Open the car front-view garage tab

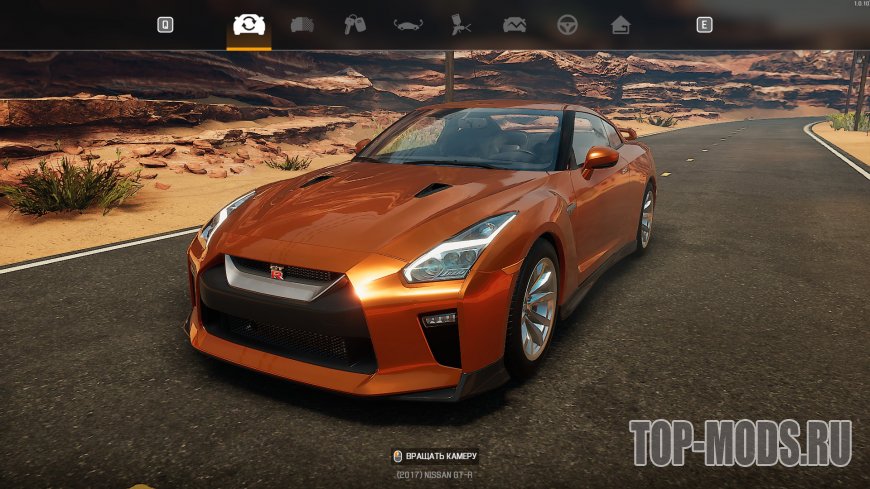coord(301,25)
